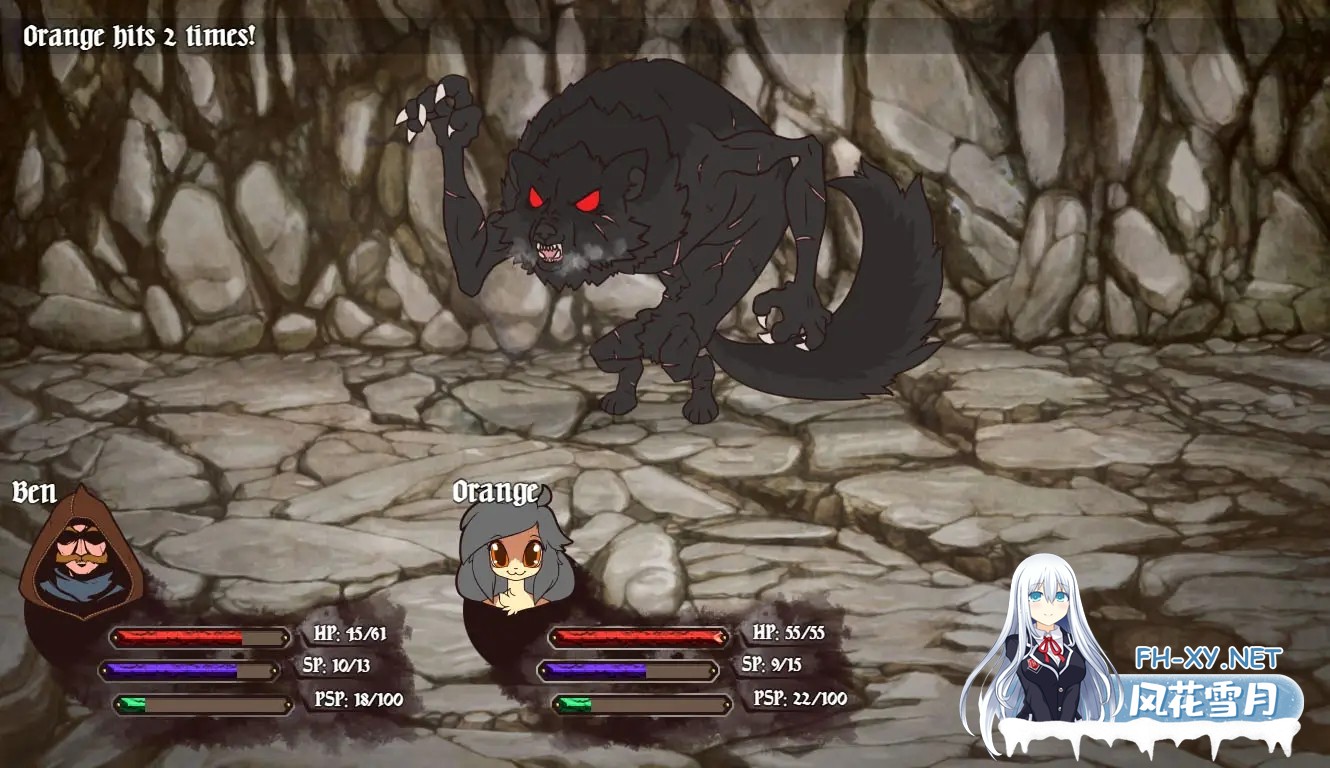Image resolution: width=1330 pixels, height=768 pixels.
Task: Click the name label 'Ben'
Action: (35, 491)
